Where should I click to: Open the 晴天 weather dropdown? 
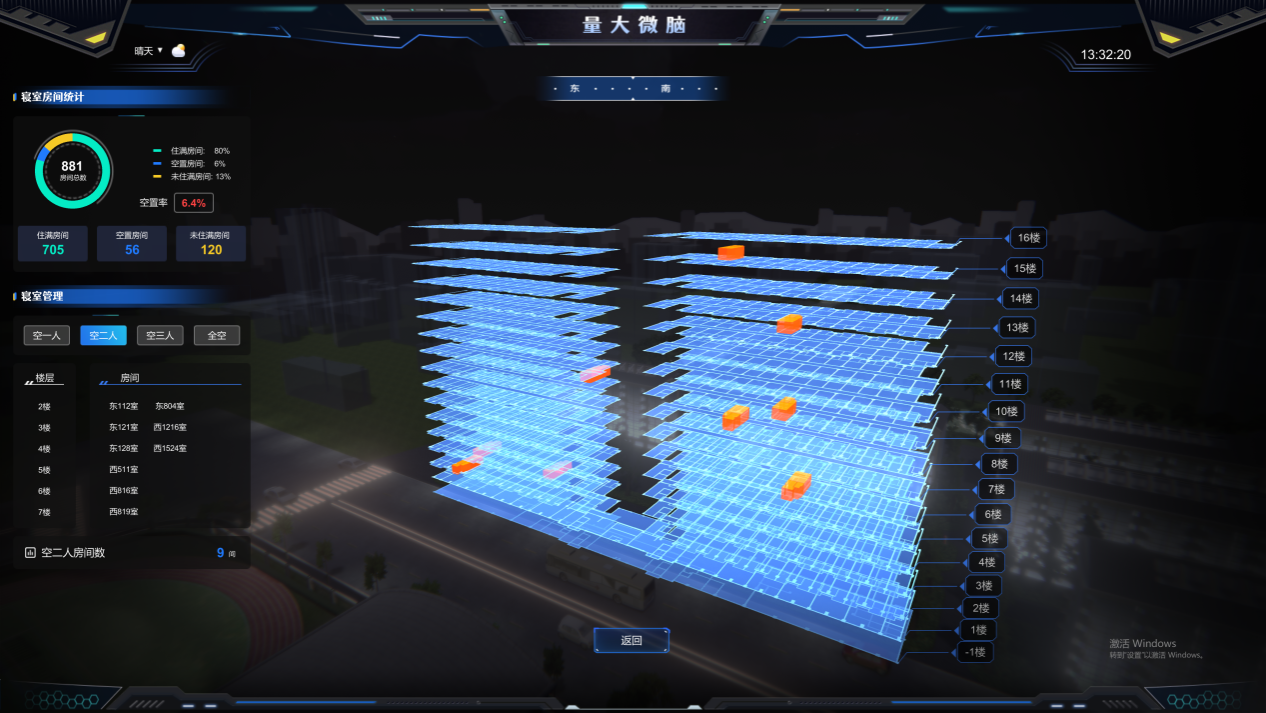pos(149,51)
